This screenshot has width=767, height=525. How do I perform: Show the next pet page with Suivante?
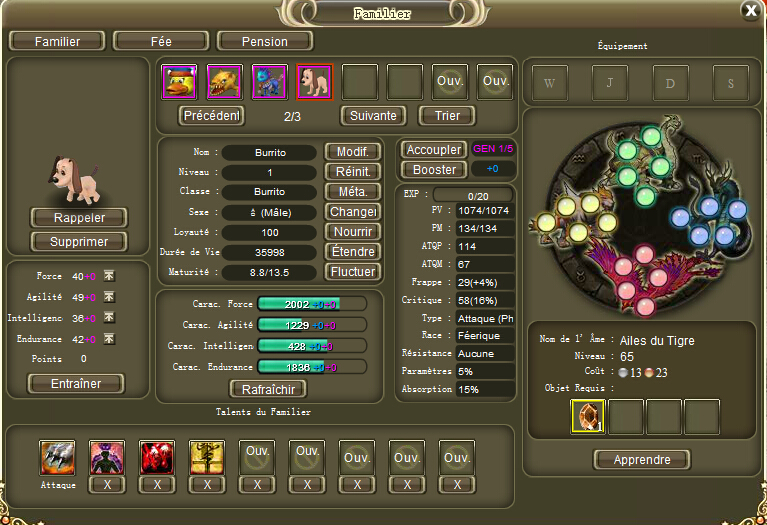(x=373, y=115)
